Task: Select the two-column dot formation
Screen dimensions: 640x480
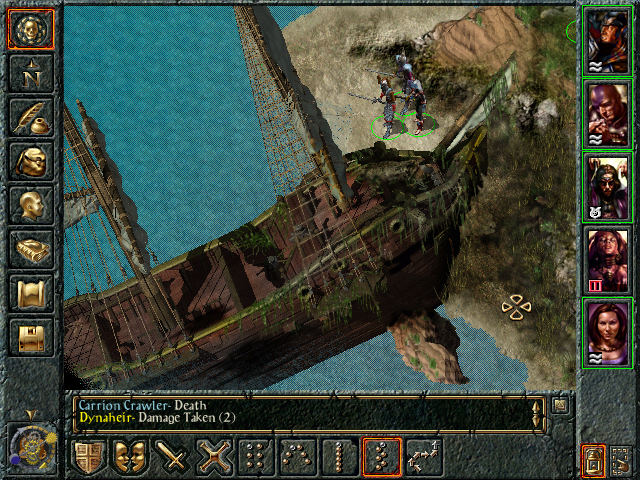Action: [256, 457]
